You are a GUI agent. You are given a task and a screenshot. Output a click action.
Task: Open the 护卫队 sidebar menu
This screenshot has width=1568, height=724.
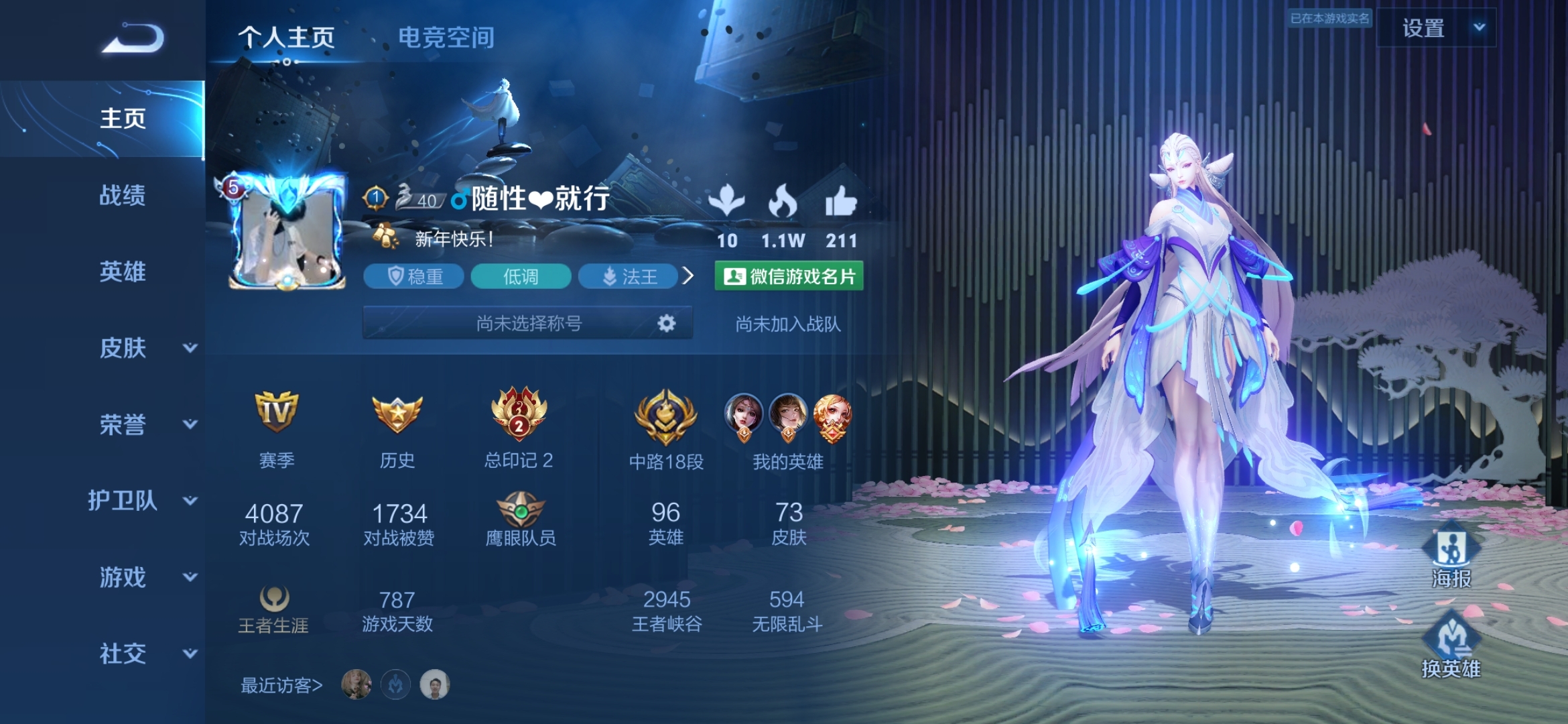tap(142, 501)
